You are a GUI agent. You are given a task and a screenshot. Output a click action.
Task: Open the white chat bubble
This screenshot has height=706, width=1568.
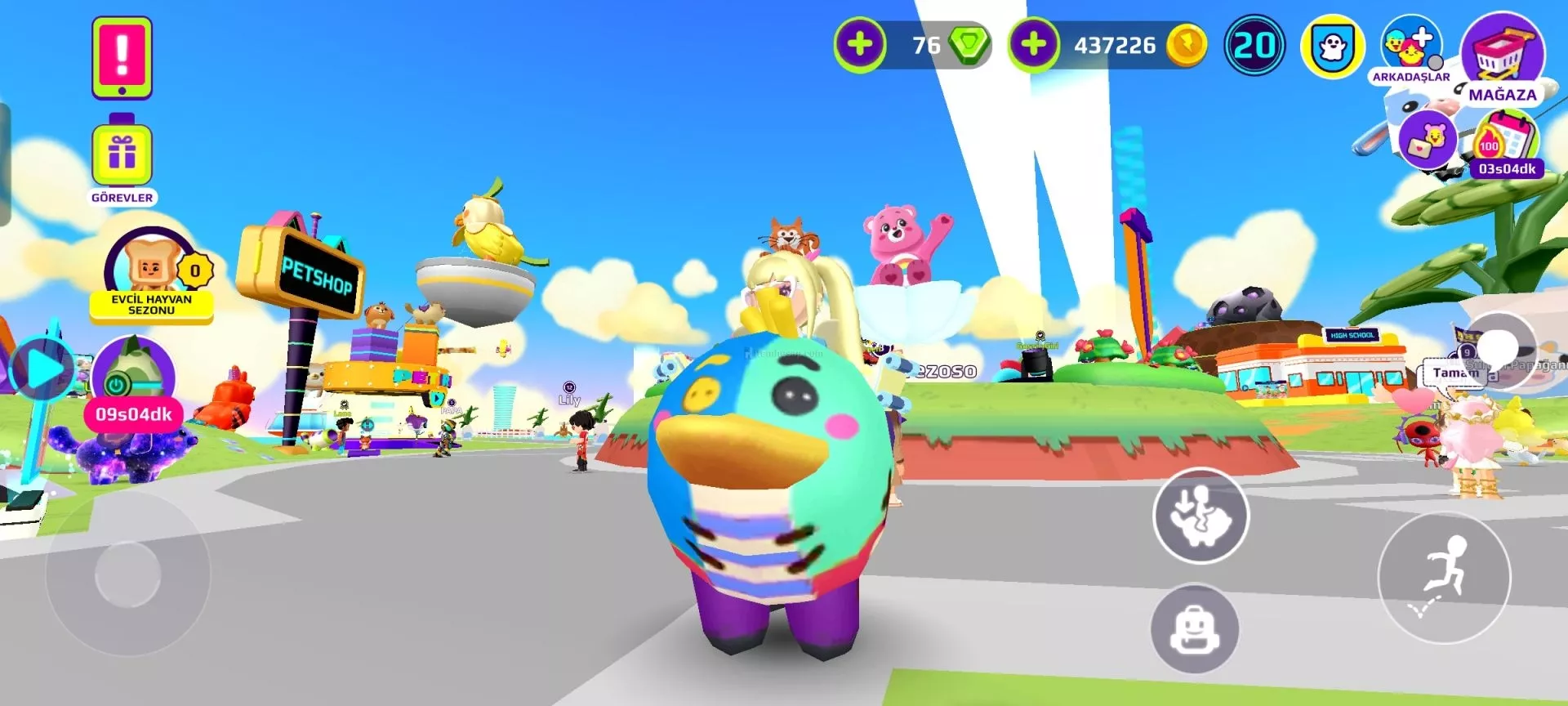(x=1500, y=346)
